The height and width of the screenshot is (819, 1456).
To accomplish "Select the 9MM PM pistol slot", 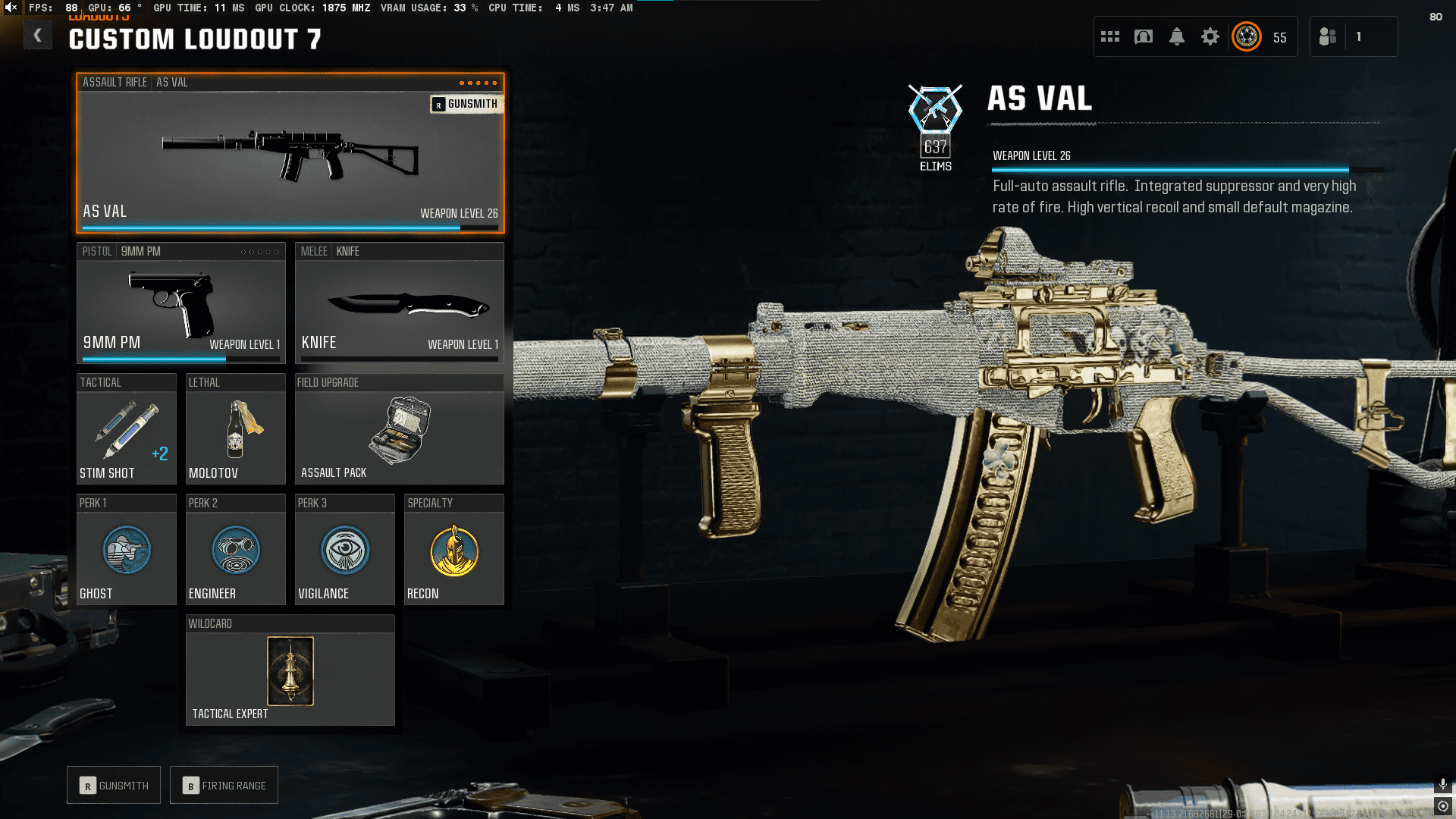I will click(x=180, y=303).
